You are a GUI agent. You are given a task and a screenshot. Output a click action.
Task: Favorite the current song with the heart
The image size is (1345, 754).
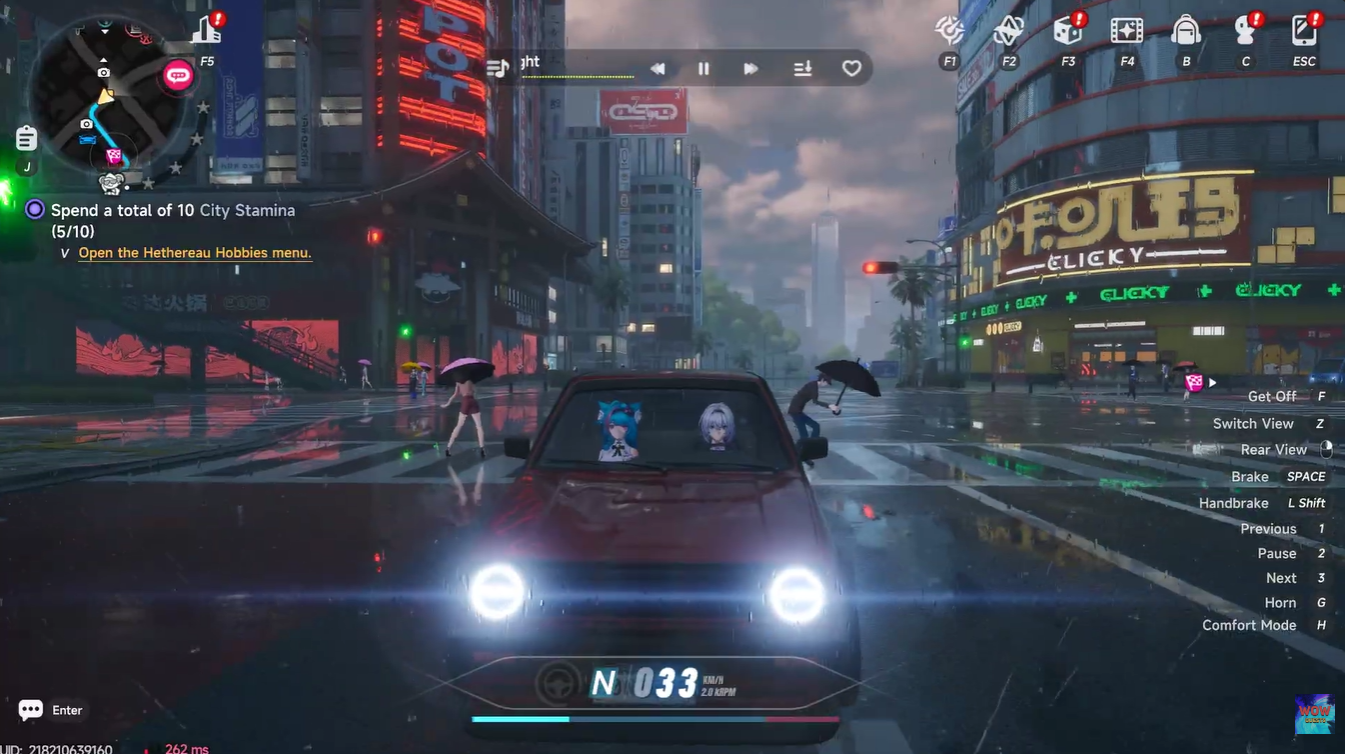tap(851, 68)
